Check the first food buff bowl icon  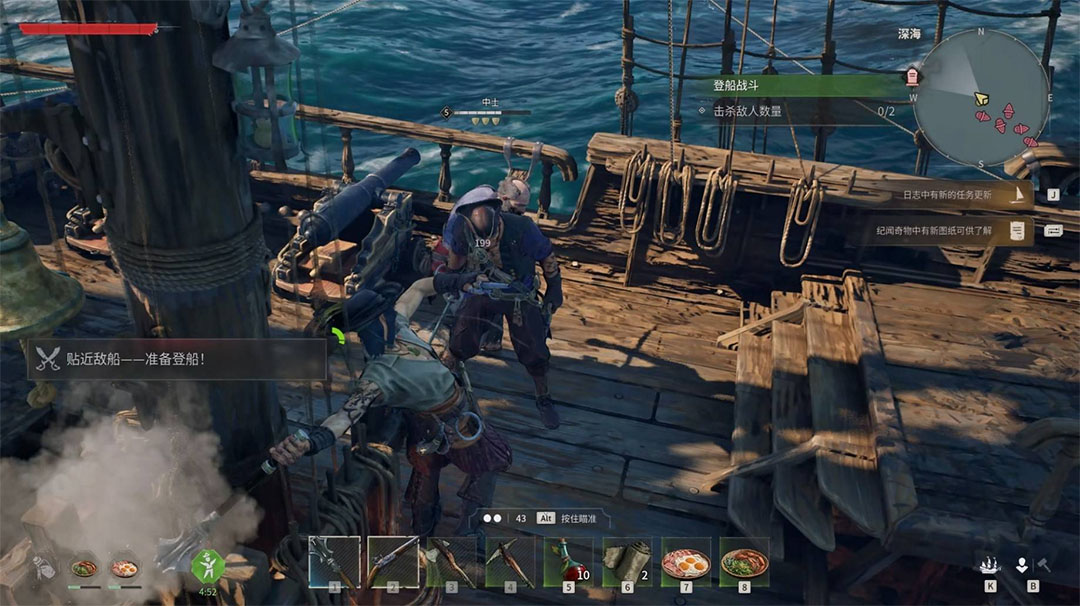click(x=85, y=568)
